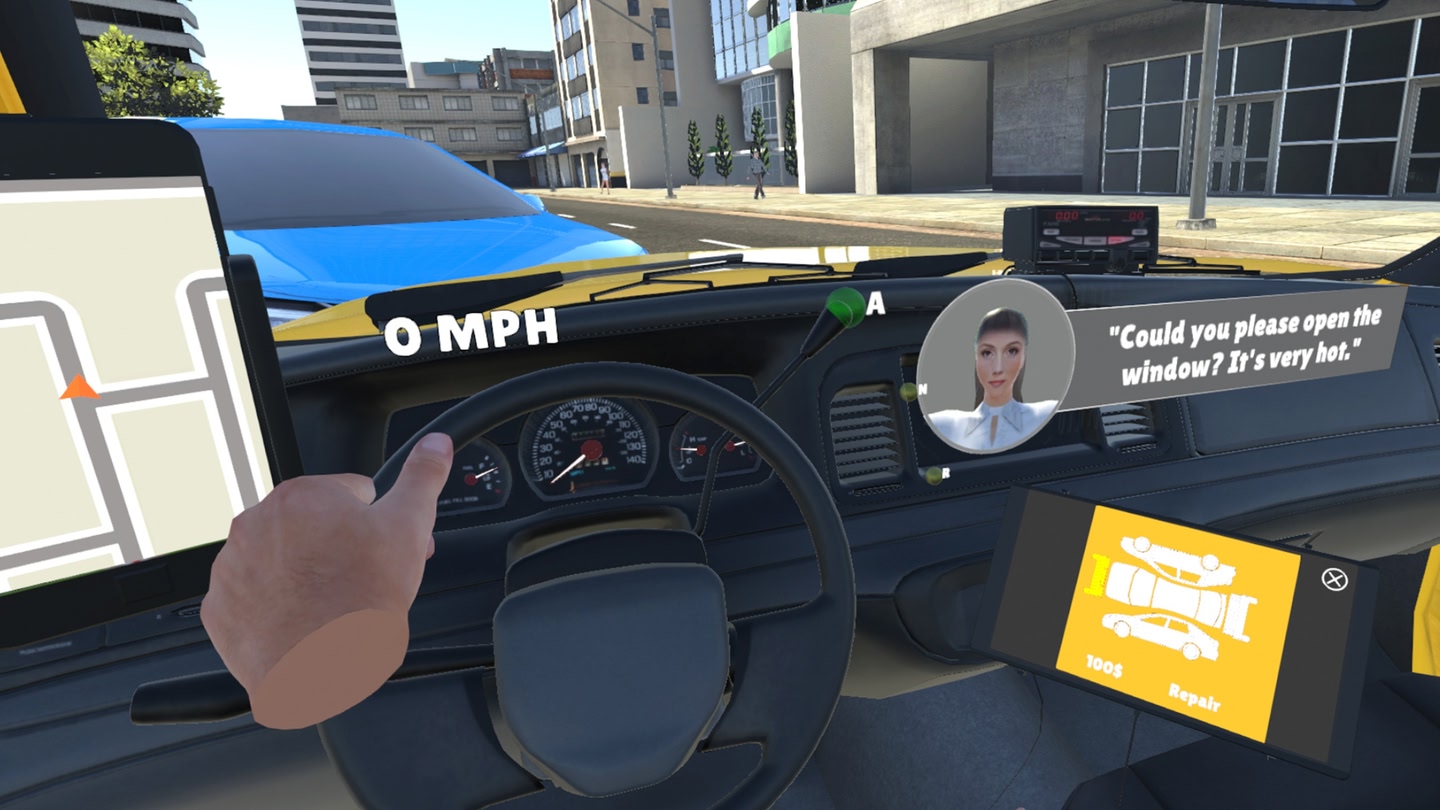Tap the GPS navigation tablet screen
This screenshot has width=1440, height=810.
100,350
